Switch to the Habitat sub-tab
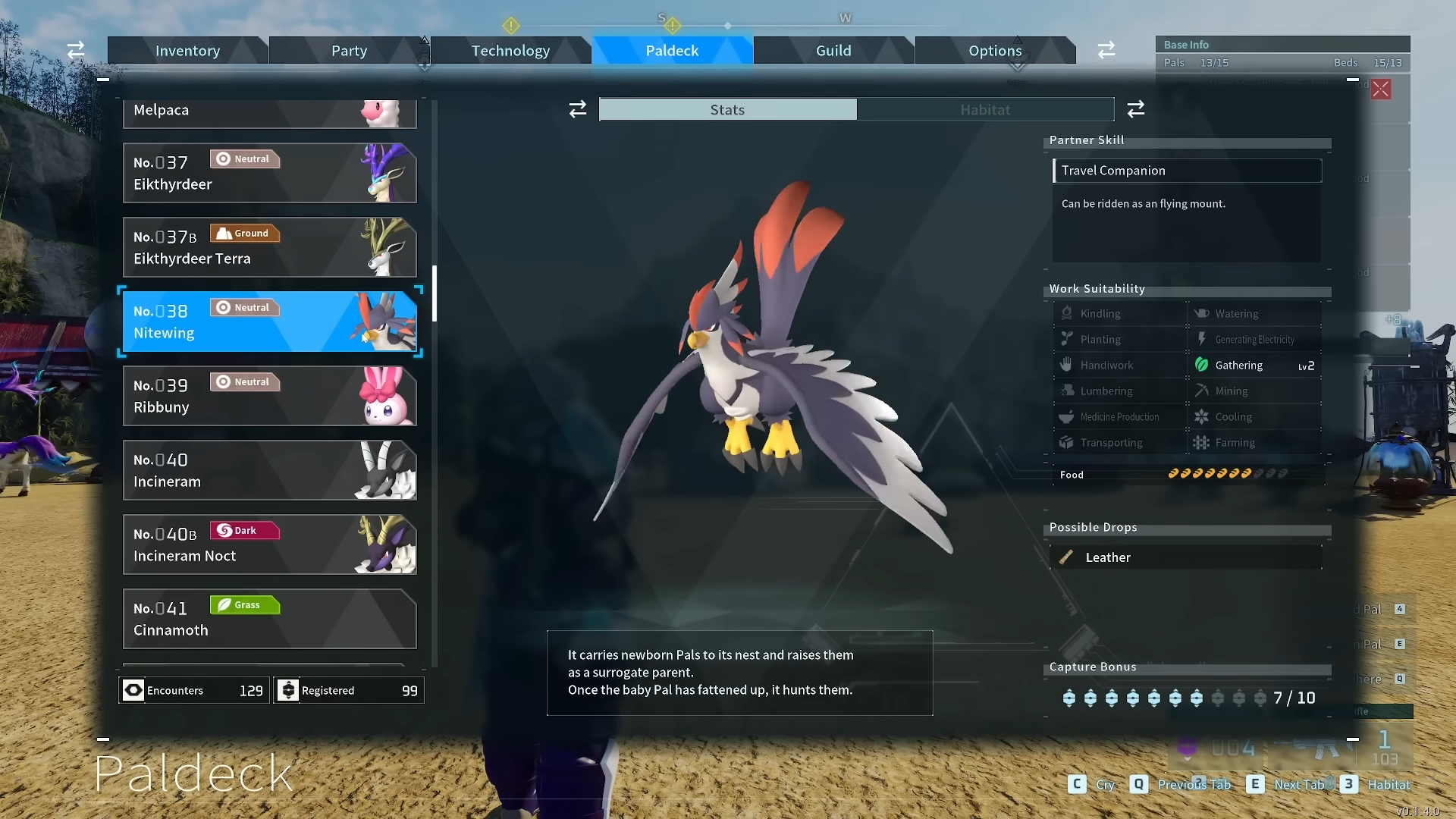Image resolution: width=1456 pixels, height=819 pixels. tap(985, 110)
